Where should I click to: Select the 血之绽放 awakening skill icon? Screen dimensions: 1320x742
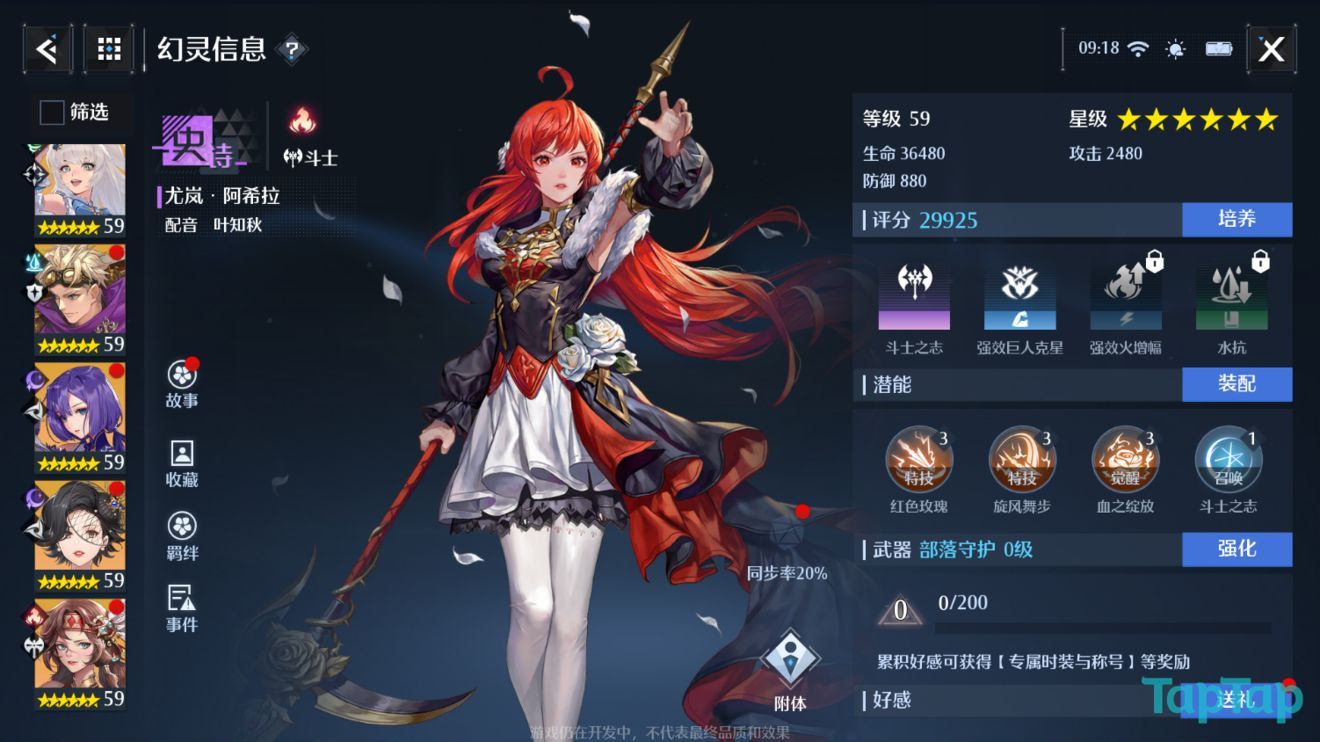pos(1124,458)
